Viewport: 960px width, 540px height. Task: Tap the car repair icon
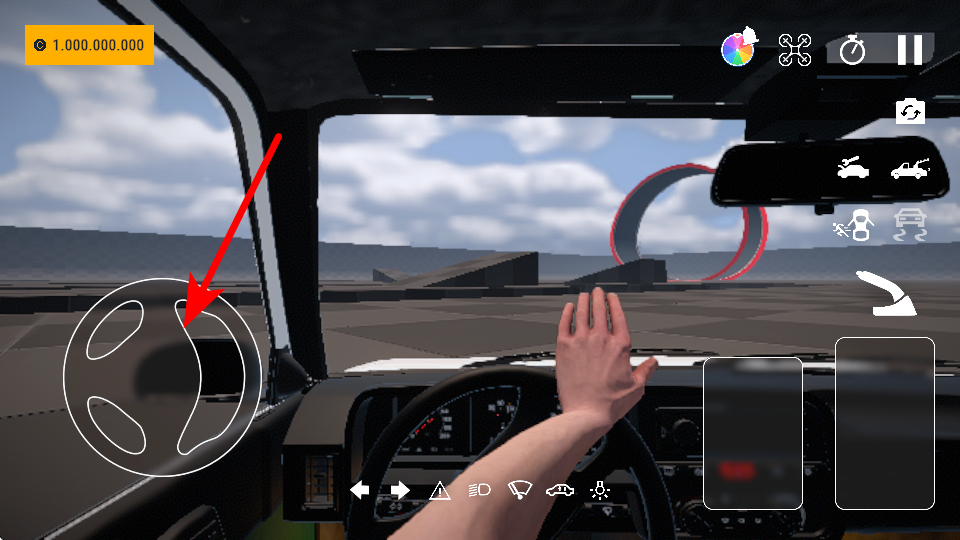tap(853, 168)
